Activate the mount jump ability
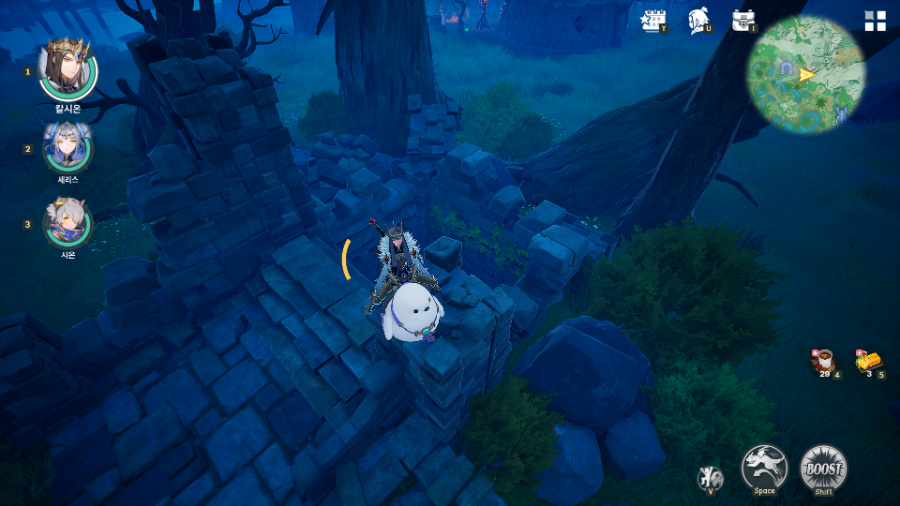This screenshot has width=900, height=506. pyautogui.click(x=764, y=467)
